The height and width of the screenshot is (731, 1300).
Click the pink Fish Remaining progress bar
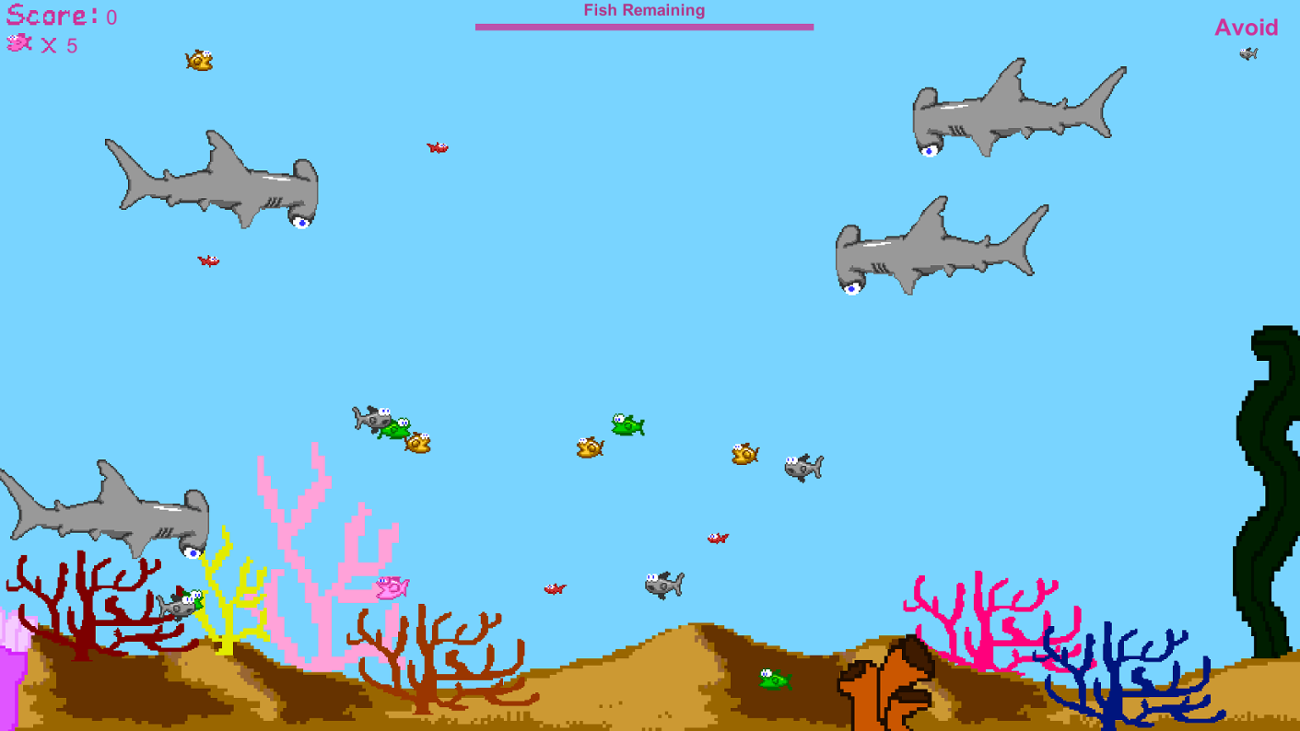pyautogui.click(x=645, y=26)
